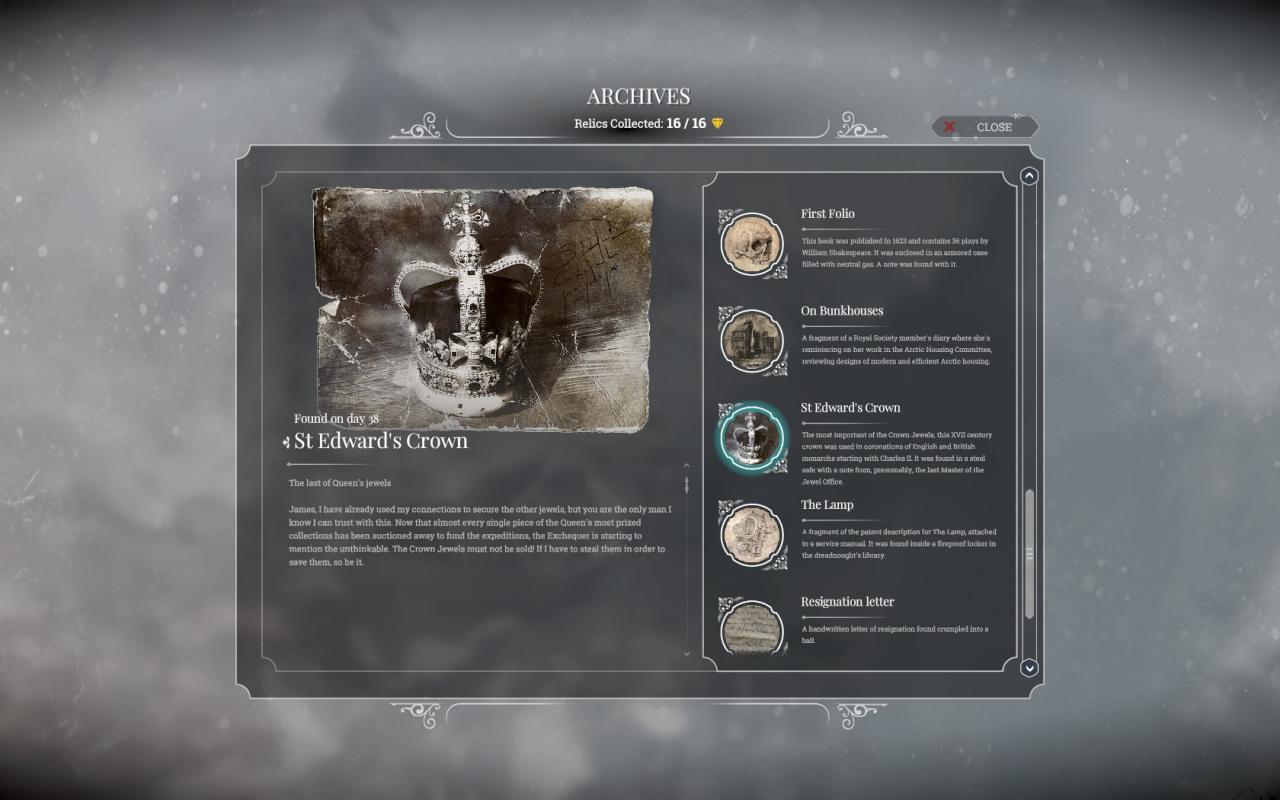Viewport: 1280px width, 800px height.
Task: Choose the St Edward's Crown relic
Action: [752, 436]
